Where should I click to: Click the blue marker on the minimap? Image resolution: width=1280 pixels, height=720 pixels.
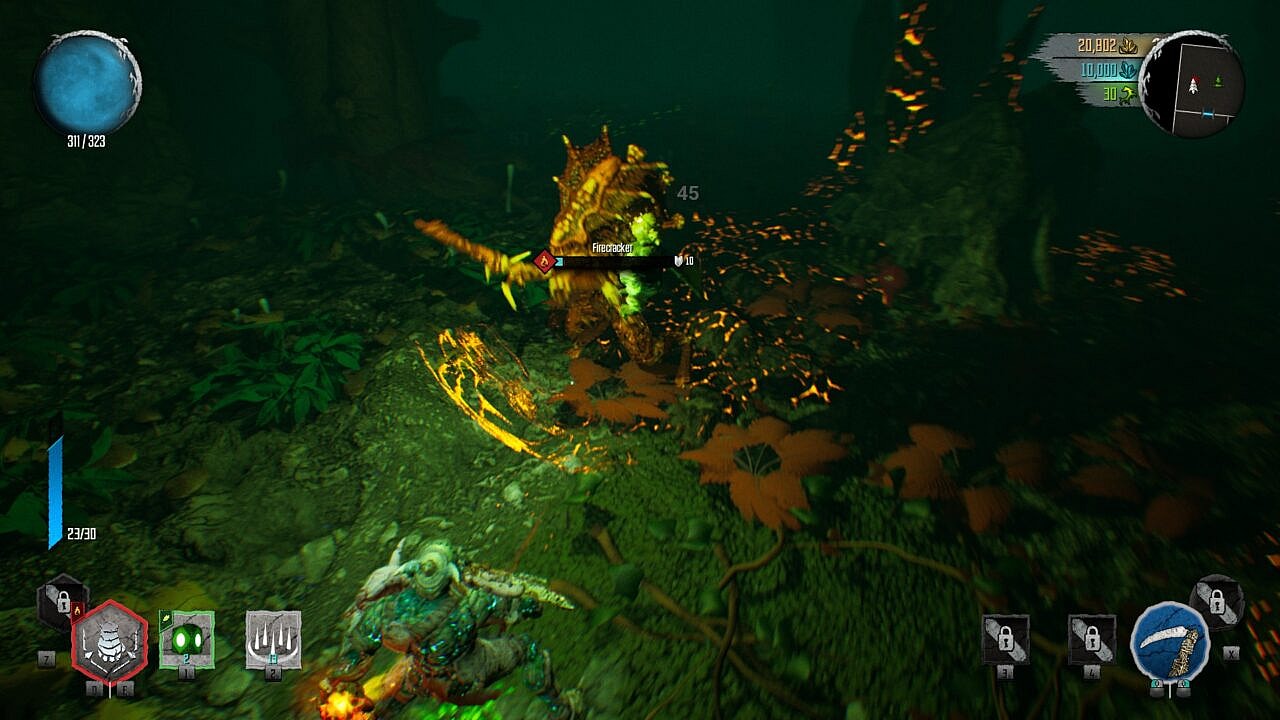[x=1206, y=115]
